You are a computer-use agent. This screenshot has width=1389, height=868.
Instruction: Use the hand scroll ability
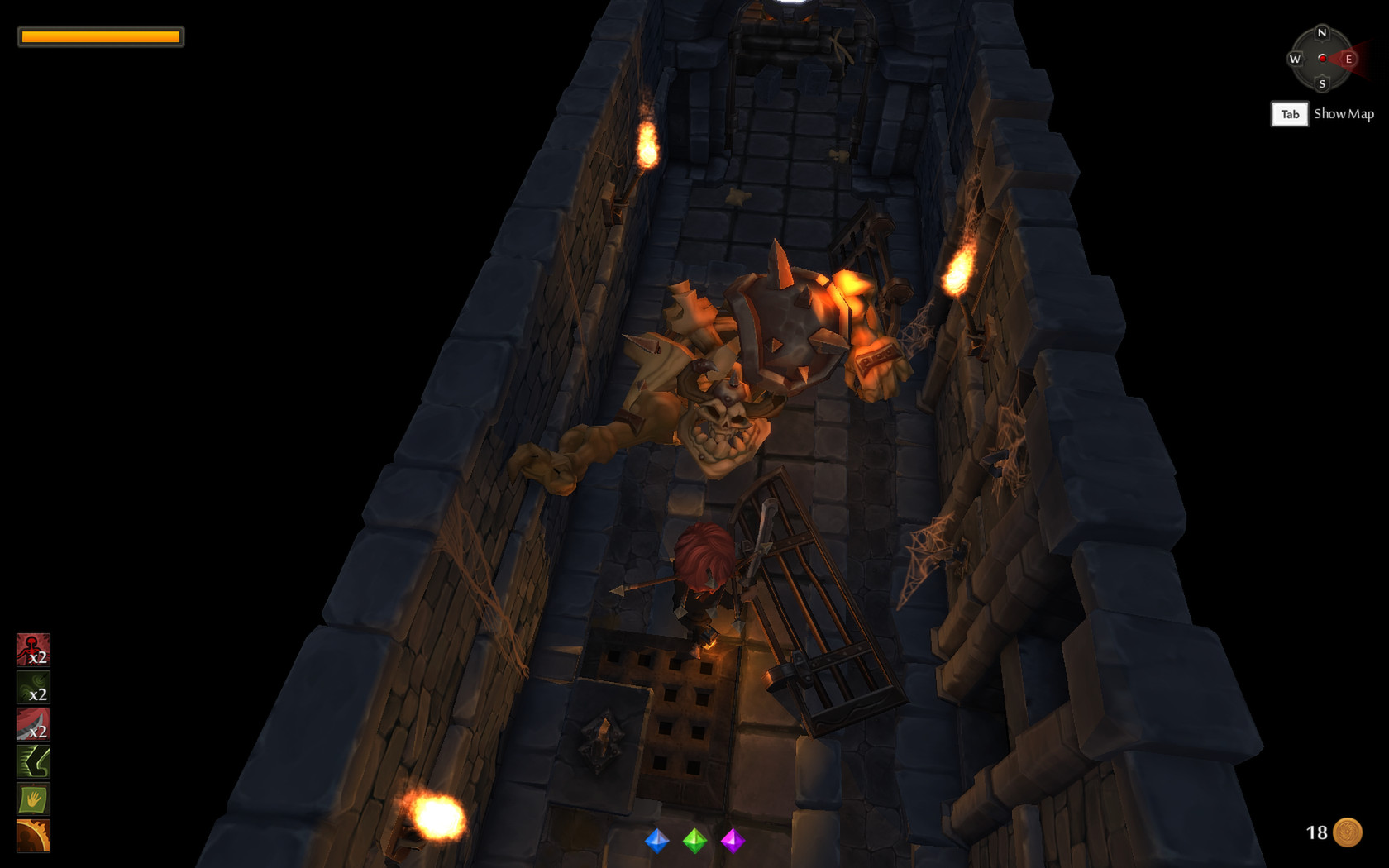(32, 799)
